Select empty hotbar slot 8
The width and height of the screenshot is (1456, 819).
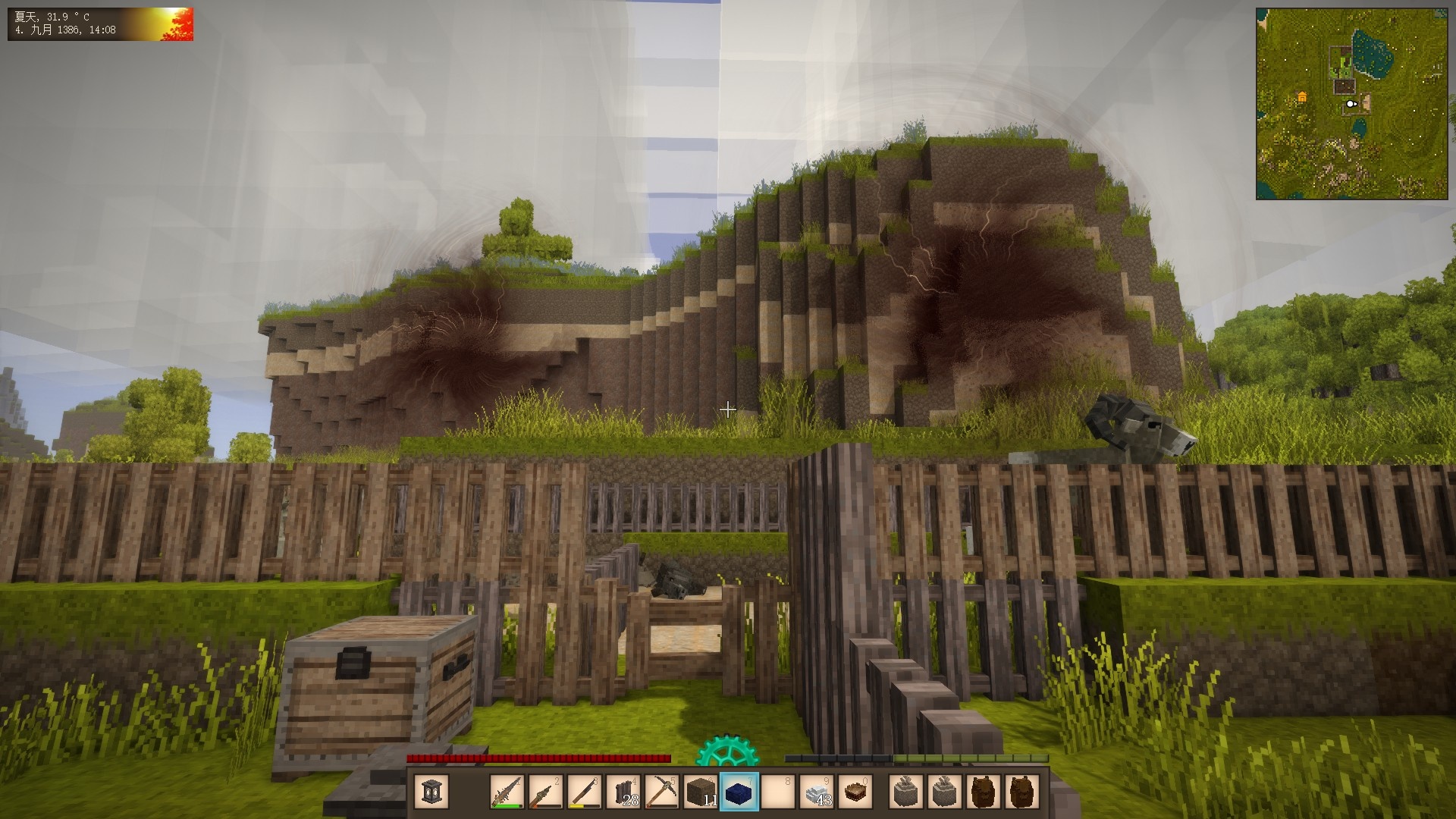(778, 792)
